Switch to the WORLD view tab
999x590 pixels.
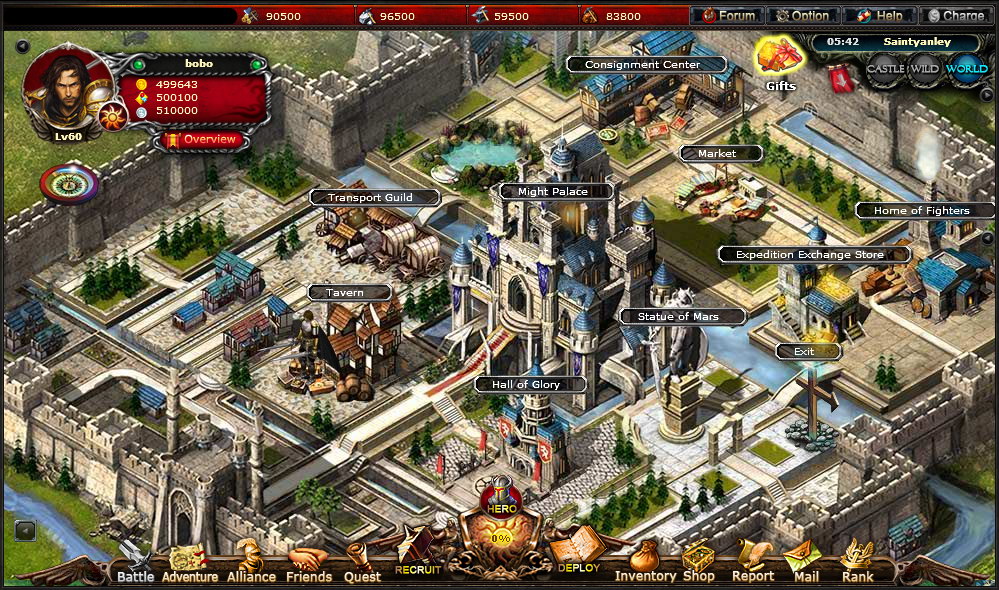click(x=966, y=70)
